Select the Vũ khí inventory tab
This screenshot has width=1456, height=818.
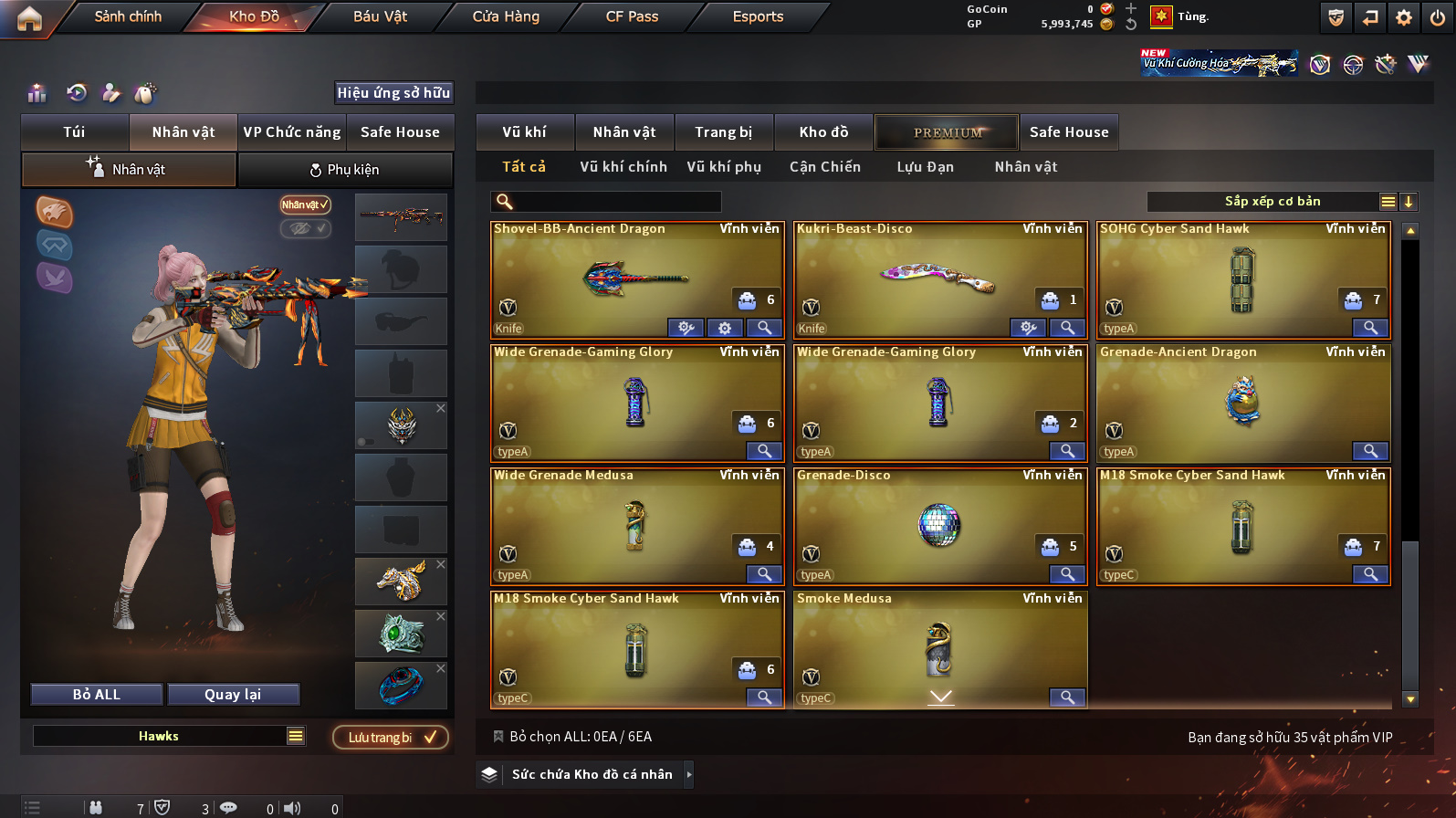click(x=524, y=132)
